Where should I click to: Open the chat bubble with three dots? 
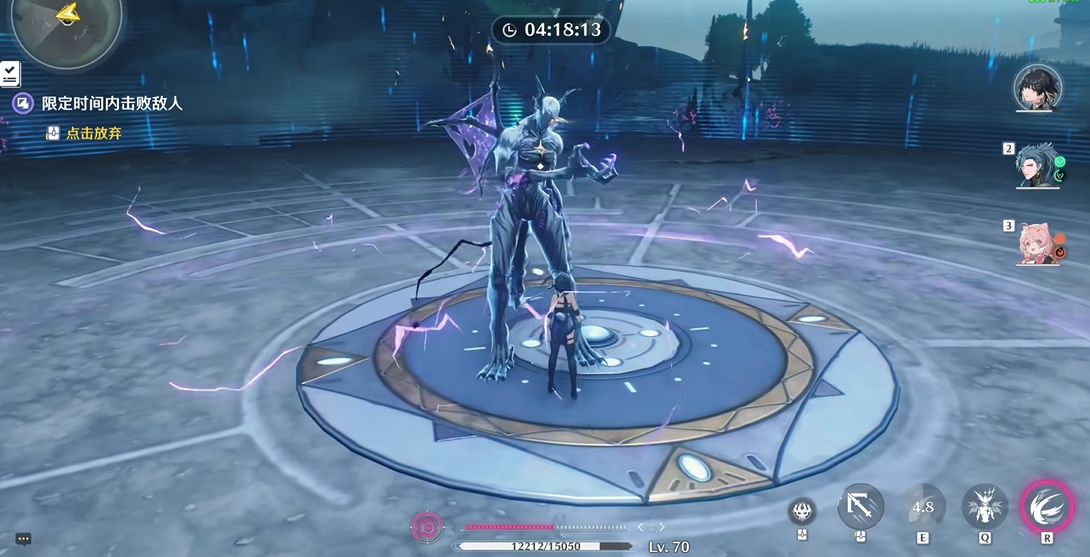tap(23, 539)
